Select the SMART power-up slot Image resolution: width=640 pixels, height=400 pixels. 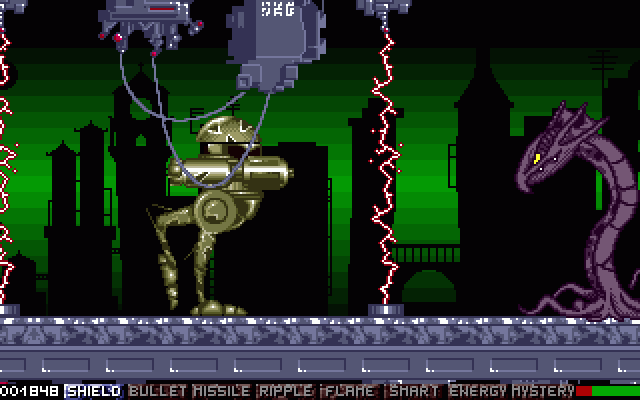[x=415, y=390]
